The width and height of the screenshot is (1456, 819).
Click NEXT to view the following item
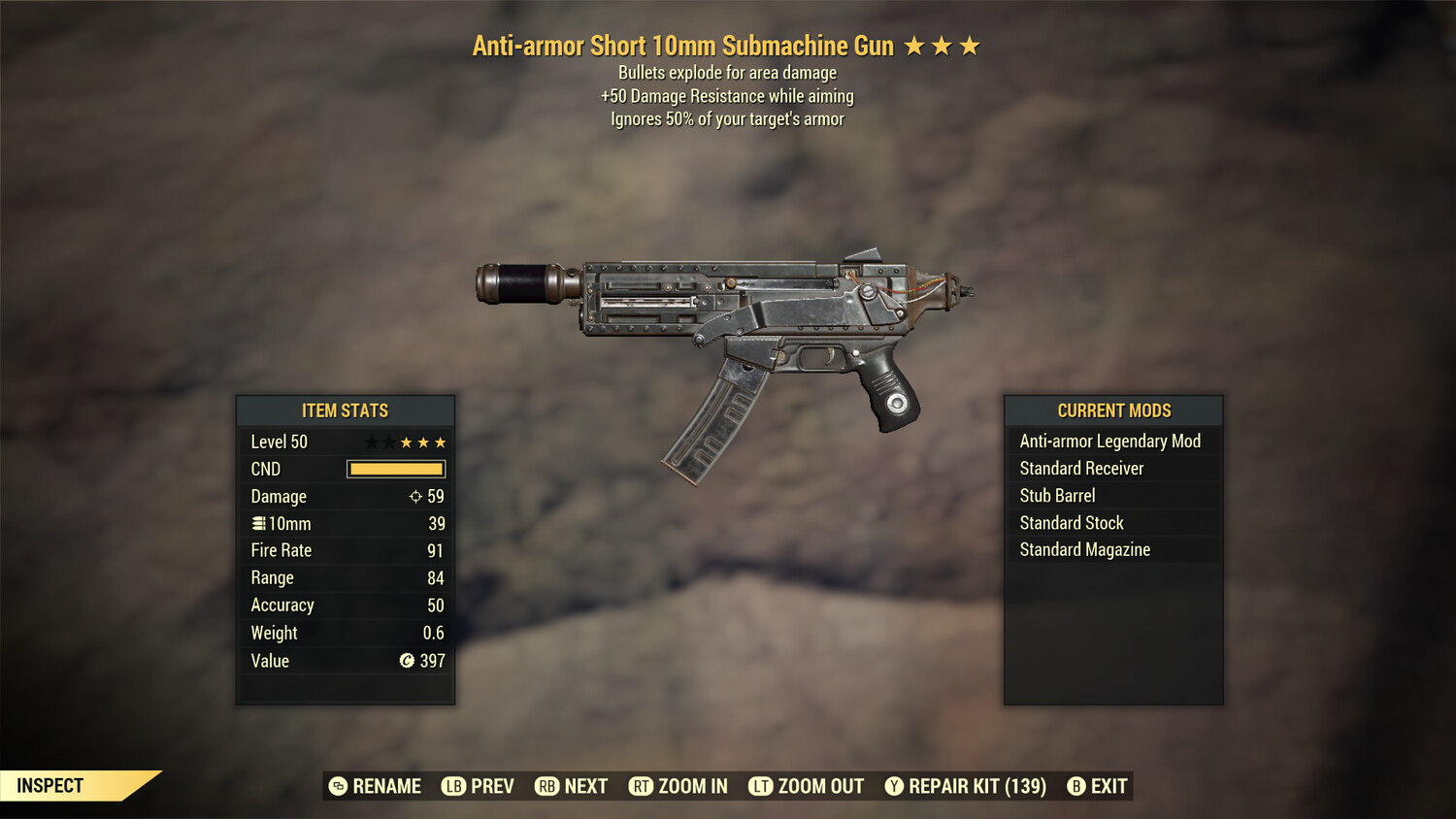tap(586, 786)
